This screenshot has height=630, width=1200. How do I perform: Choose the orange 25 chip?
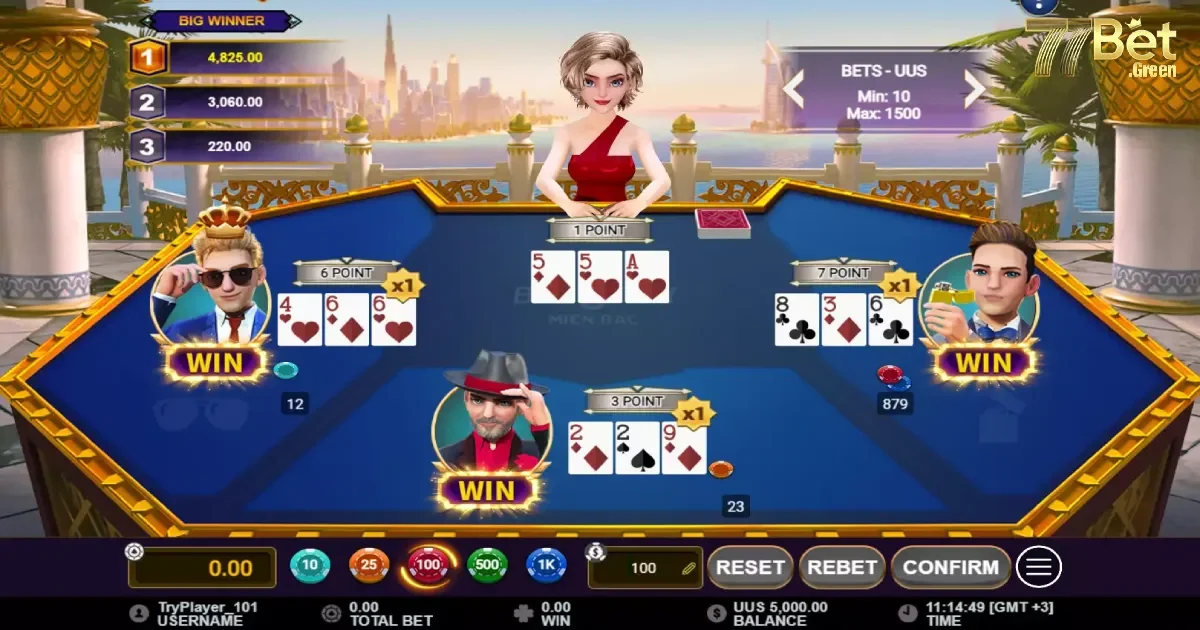[369, 567]
